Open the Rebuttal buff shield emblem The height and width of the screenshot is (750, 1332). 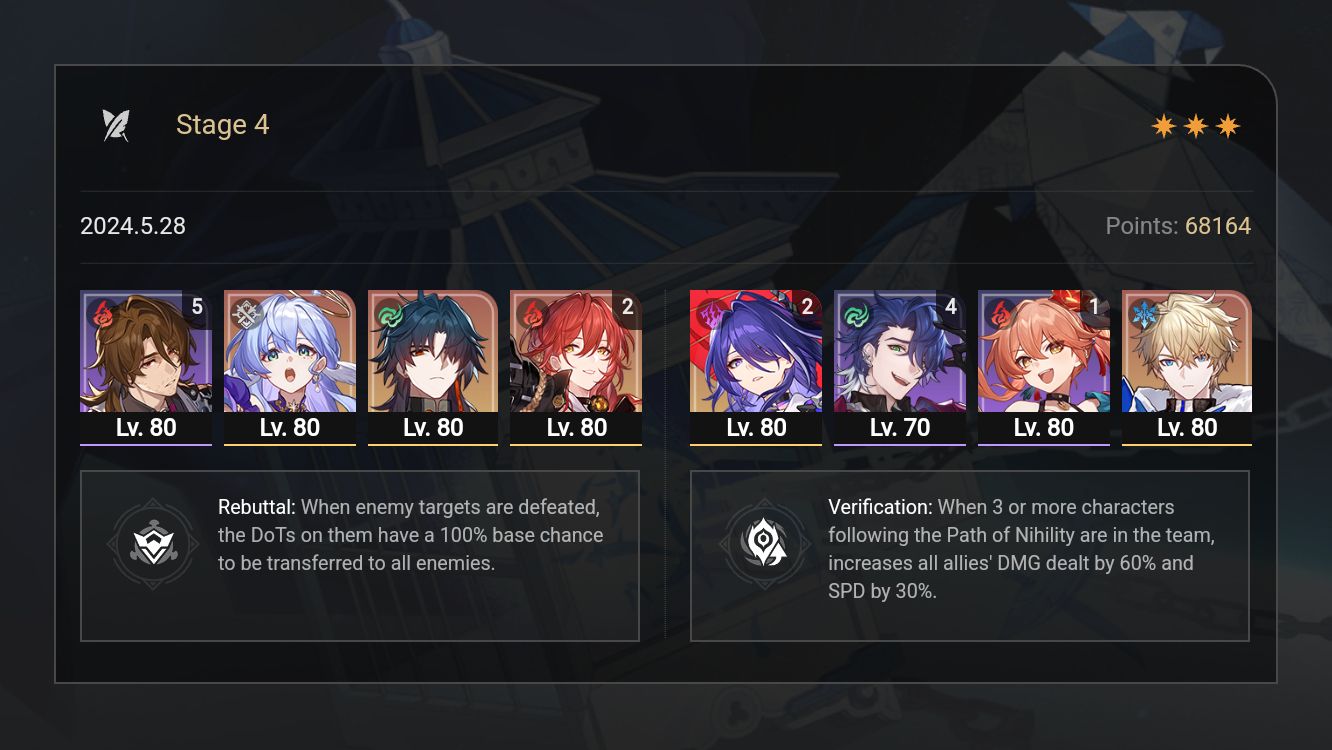pos(153,544)
